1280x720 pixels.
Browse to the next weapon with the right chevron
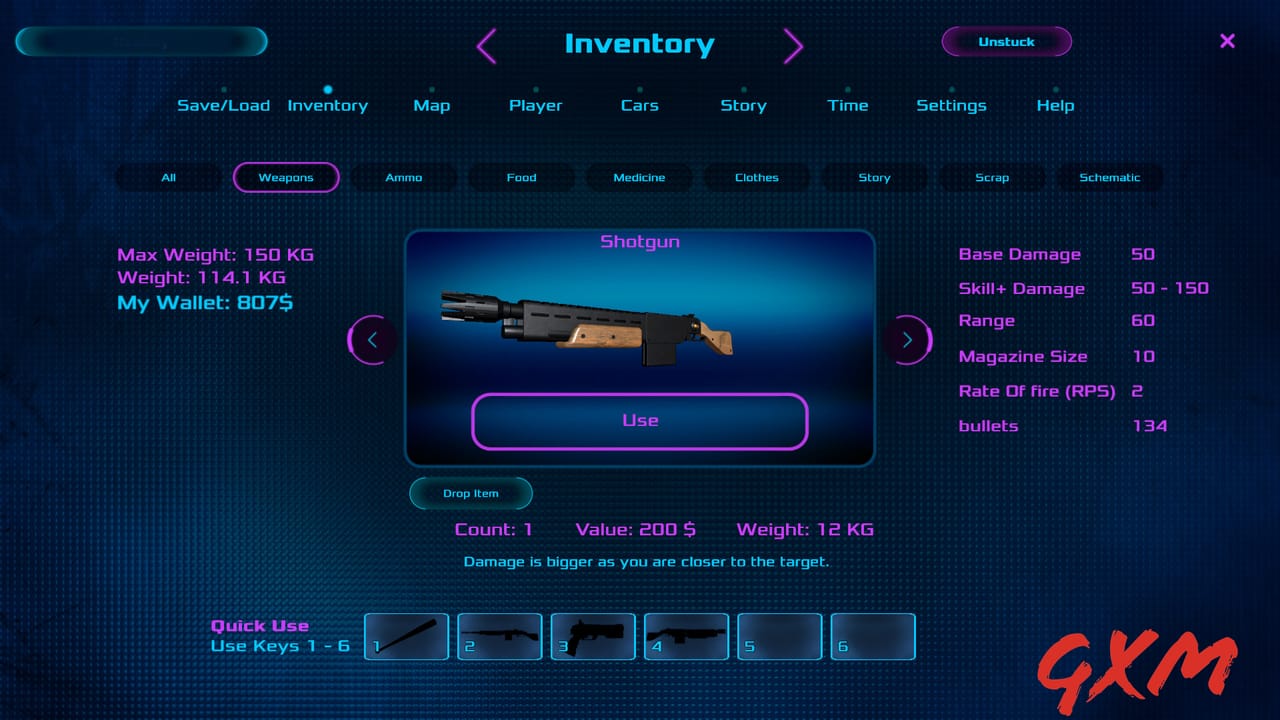(x=908, y=340)
